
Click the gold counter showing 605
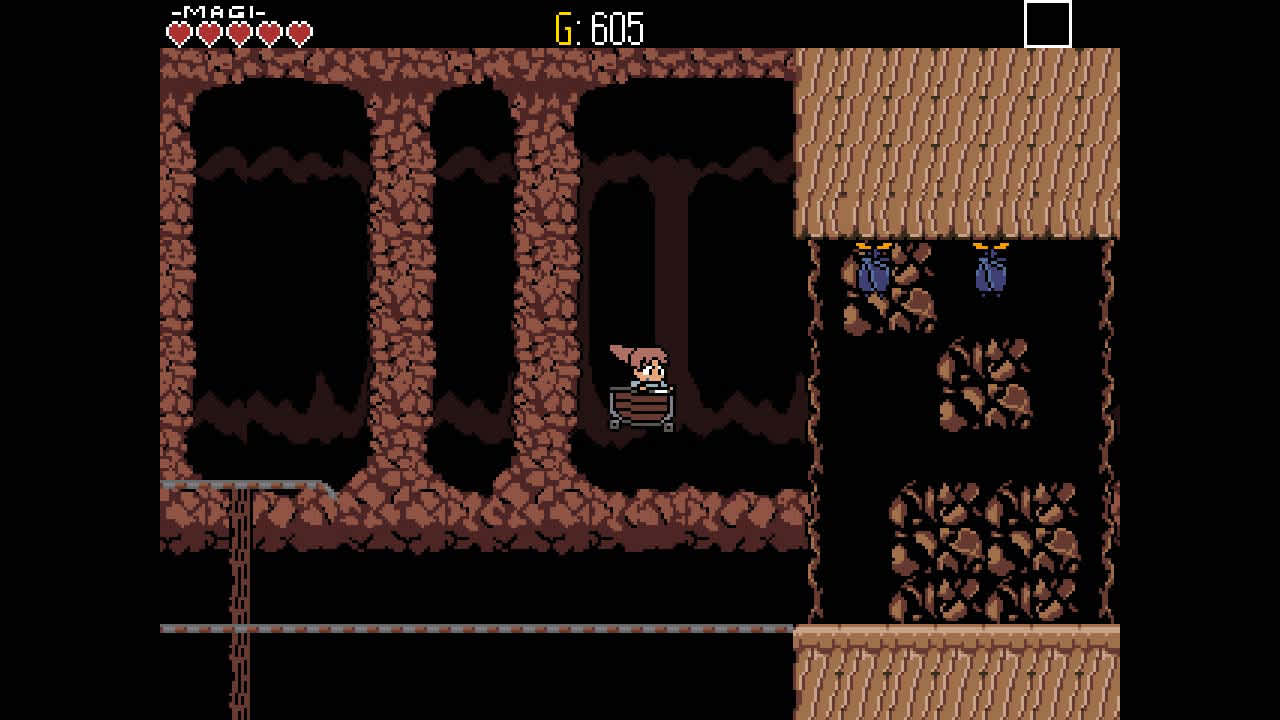pyautogui.click(x=600, y=26)
